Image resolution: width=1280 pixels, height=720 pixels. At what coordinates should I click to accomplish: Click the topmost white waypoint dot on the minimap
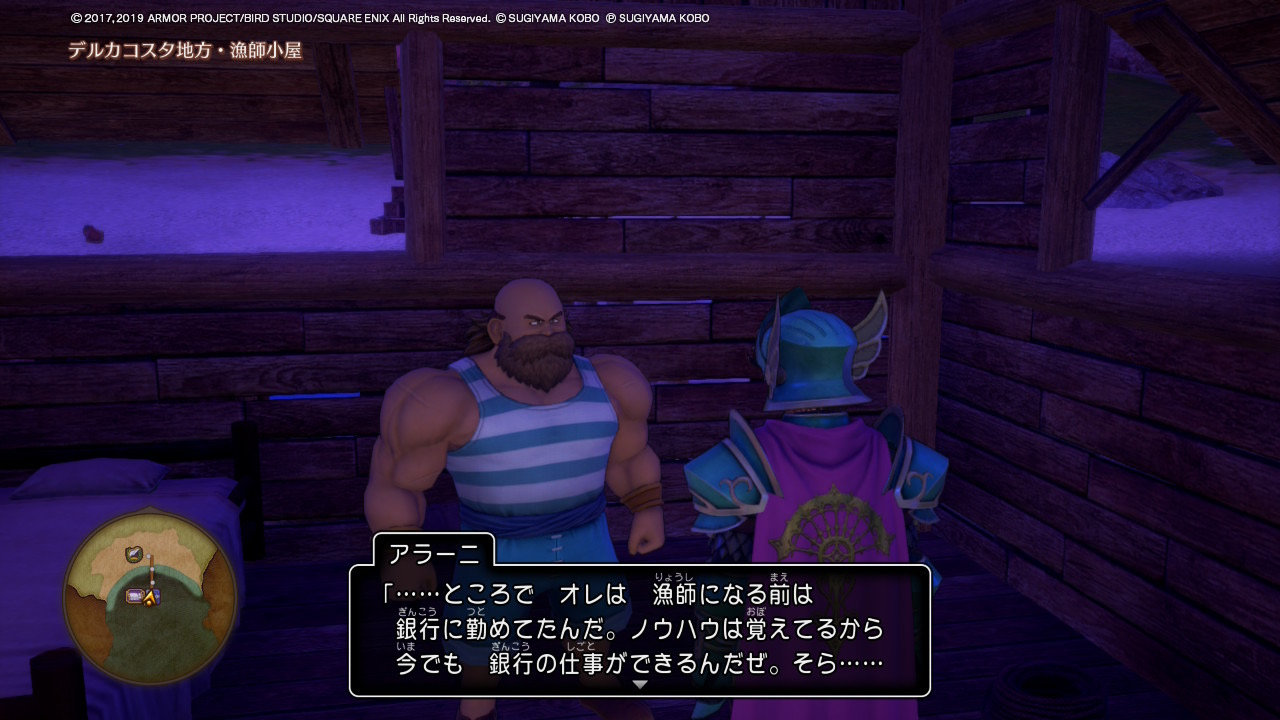(x=150, y=554)
